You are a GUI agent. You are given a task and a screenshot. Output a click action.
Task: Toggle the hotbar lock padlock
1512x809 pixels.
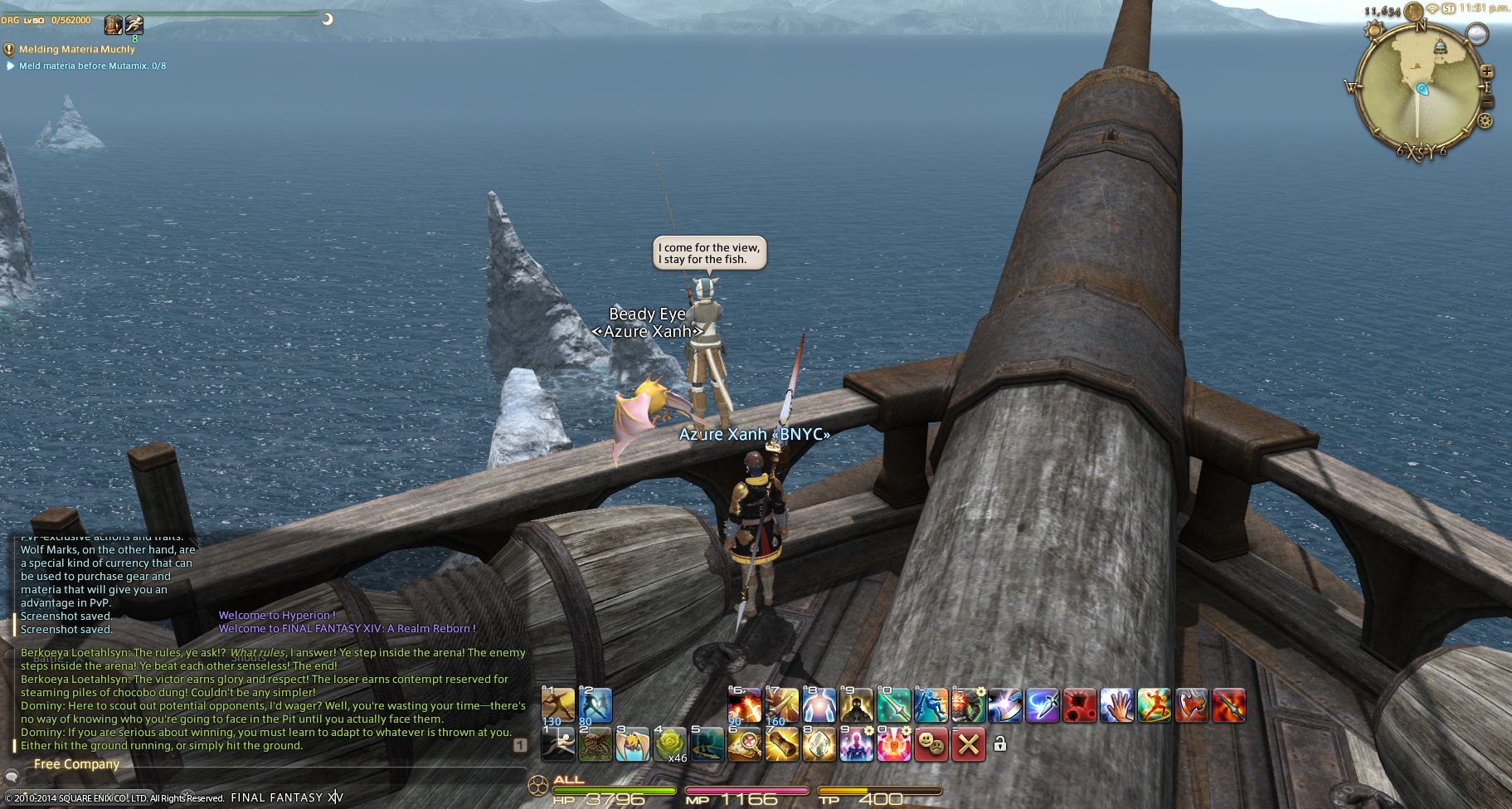pyautogui.click(x=1000, y=744)
